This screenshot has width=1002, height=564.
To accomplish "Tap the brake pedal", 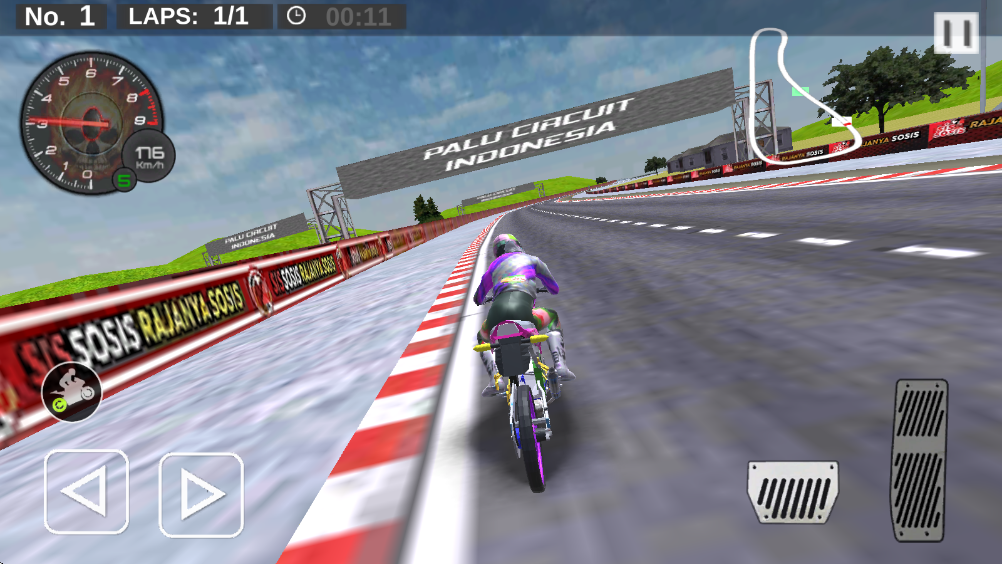I will coord(793,491).
